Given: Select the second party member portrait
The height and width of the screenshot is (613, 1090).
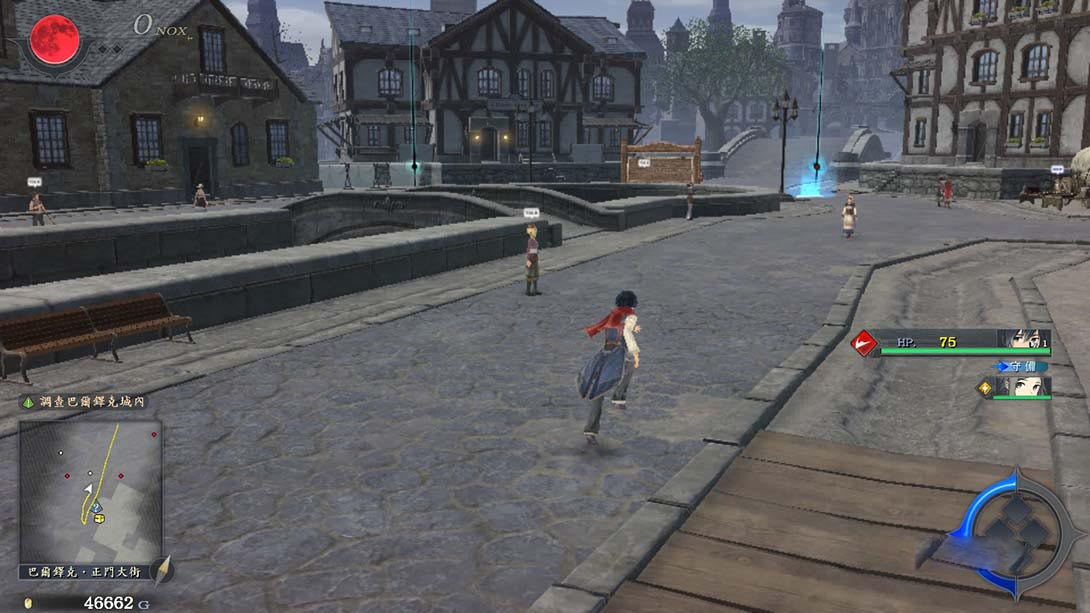Looking at the screenshot, I should pos(1022,386).
